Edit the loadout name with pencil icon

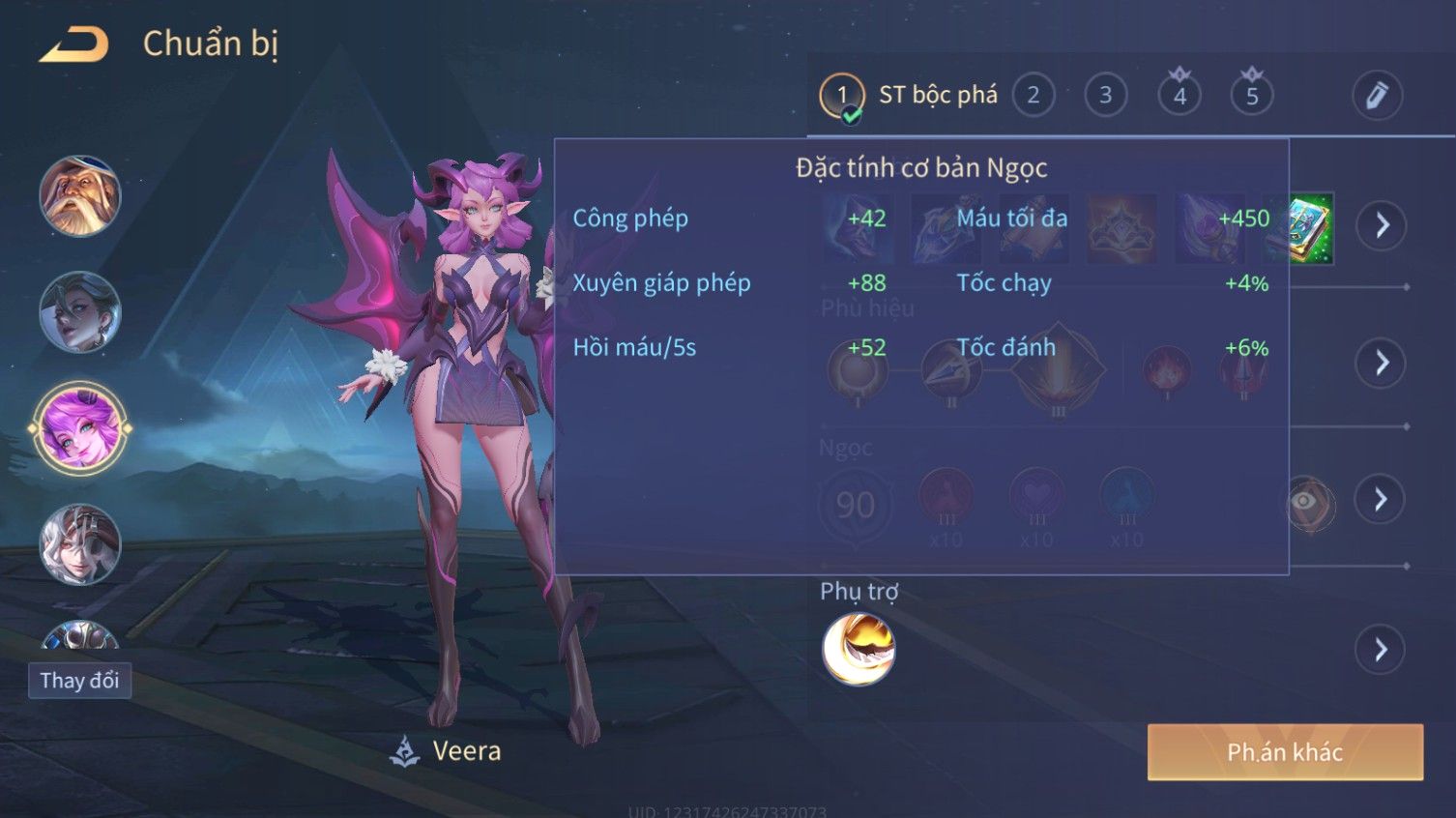pos(1377,95)
